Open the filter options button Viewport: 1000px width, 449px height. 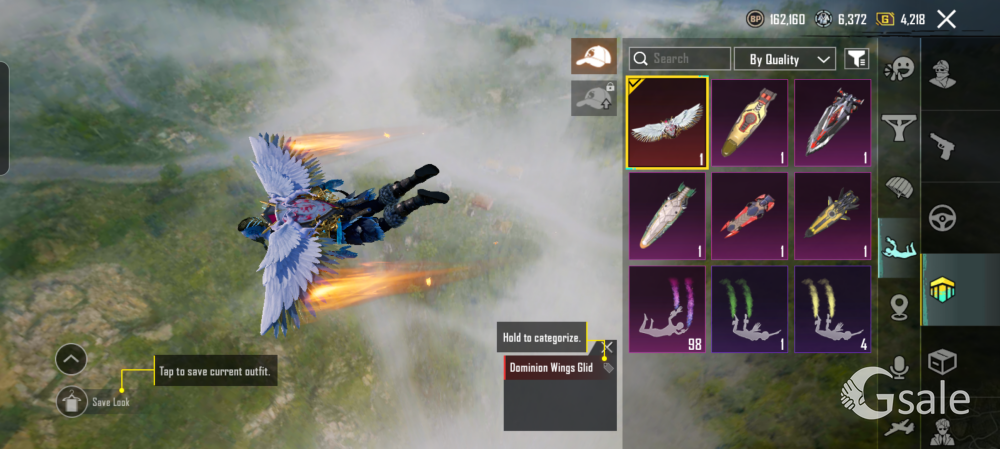(856, 59)
